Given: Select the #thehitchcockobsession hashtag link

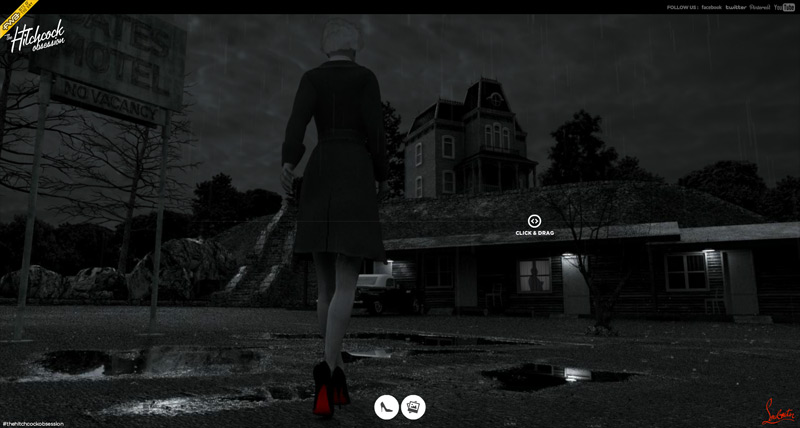Looking at the screenshot, I should point(33,423).
